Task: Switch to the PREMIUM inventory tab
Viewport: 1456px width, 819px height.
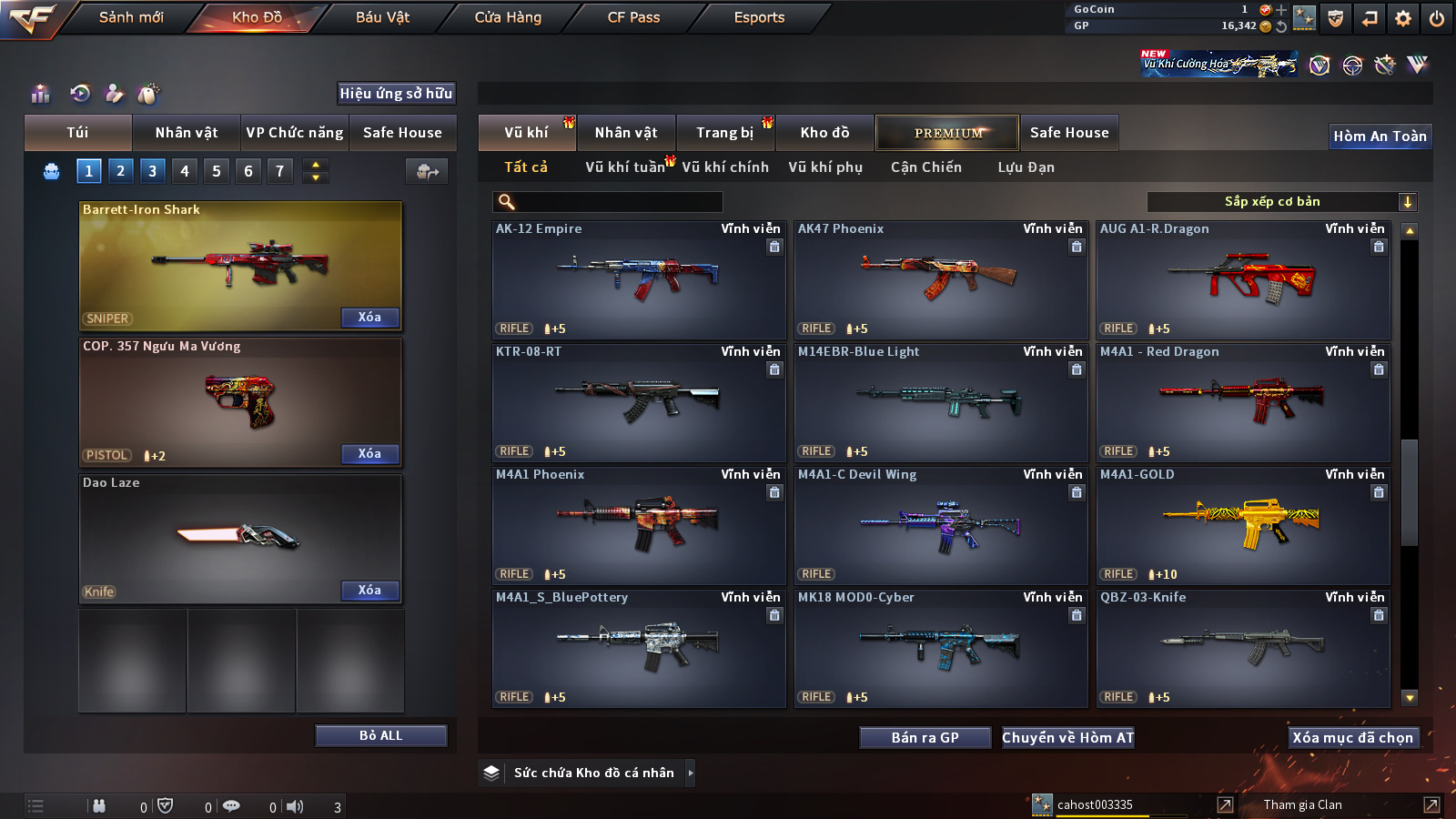Action: pyautogui.click(x=947, y=133)
